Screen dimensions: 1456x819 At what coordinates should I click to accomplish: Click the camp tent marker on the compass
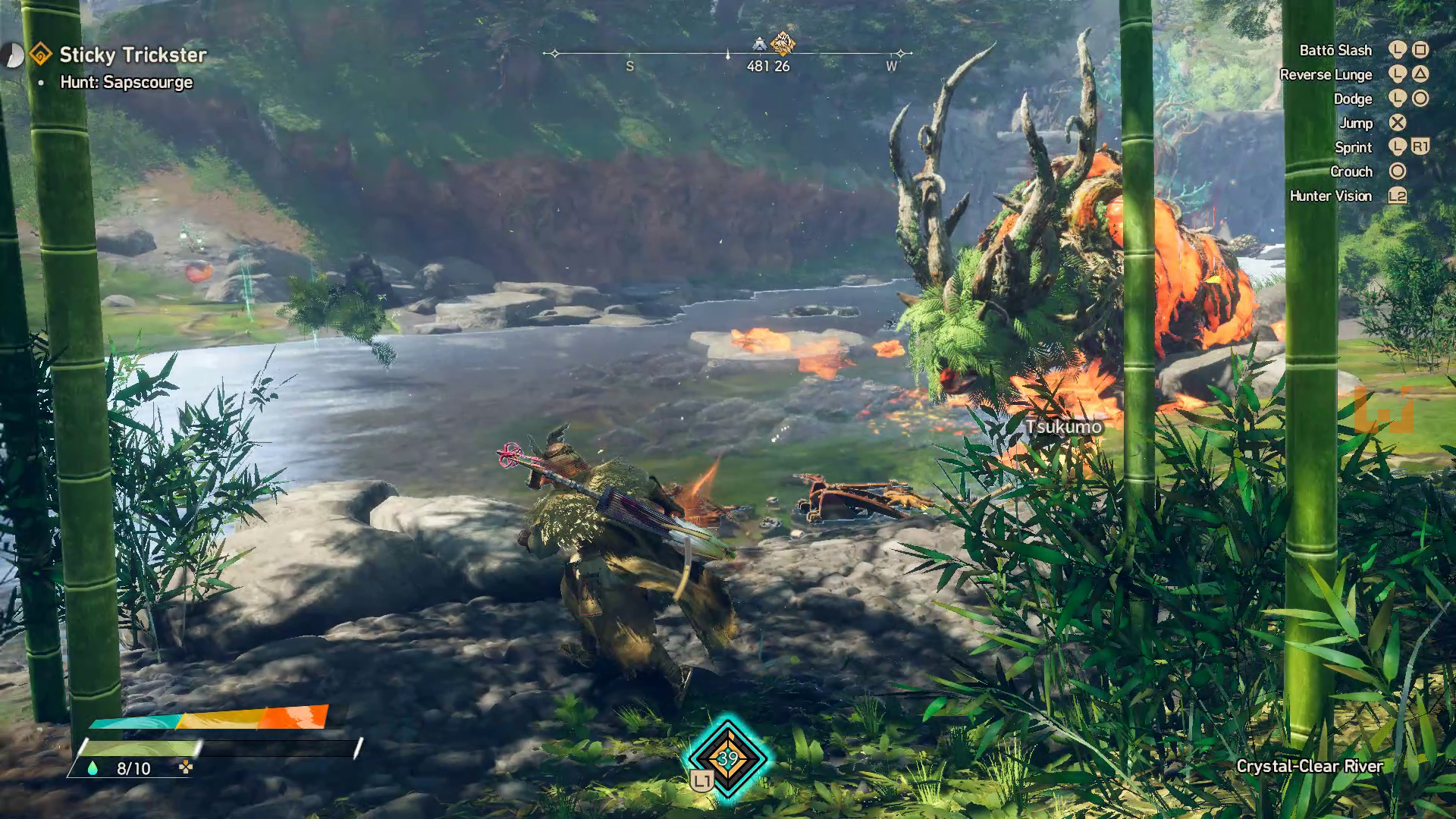759,44
